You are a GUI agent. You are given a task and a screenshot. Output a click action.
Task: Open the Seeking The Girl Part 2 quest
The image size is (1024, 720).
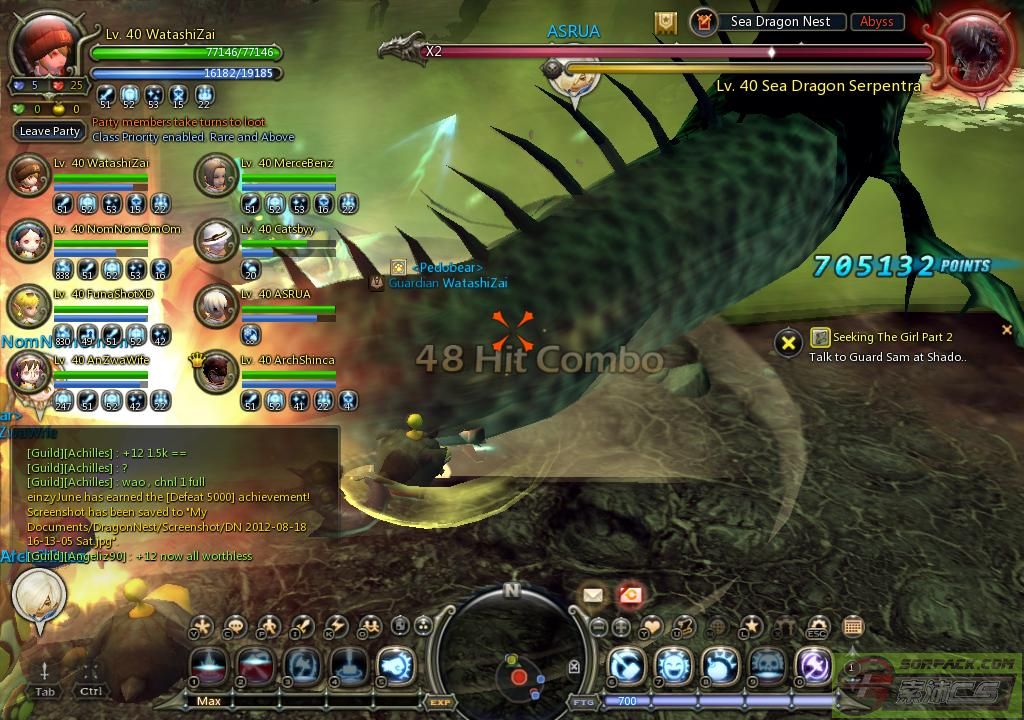880,338
